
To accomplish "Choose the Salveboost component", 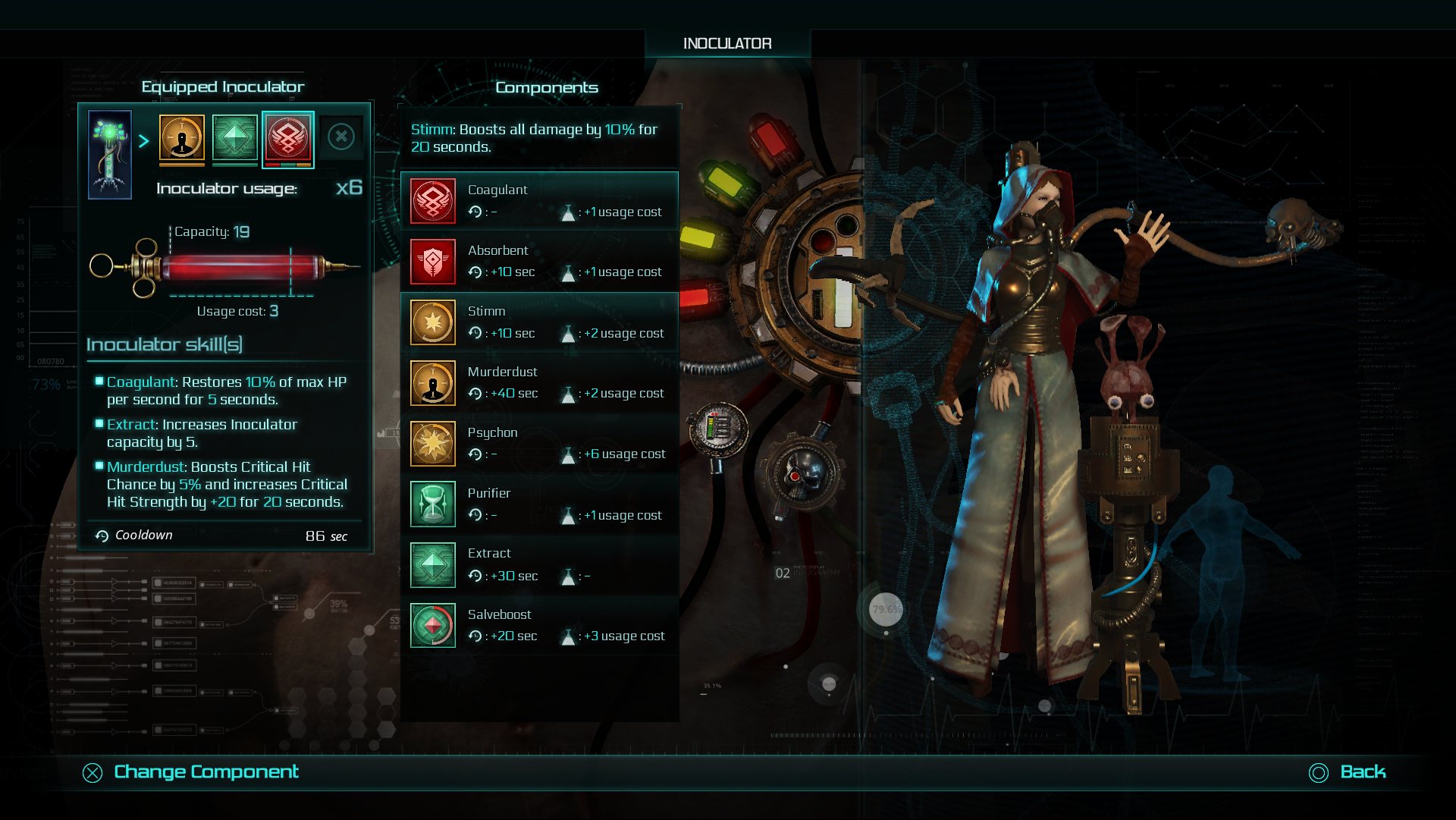I will coord(539,626).
